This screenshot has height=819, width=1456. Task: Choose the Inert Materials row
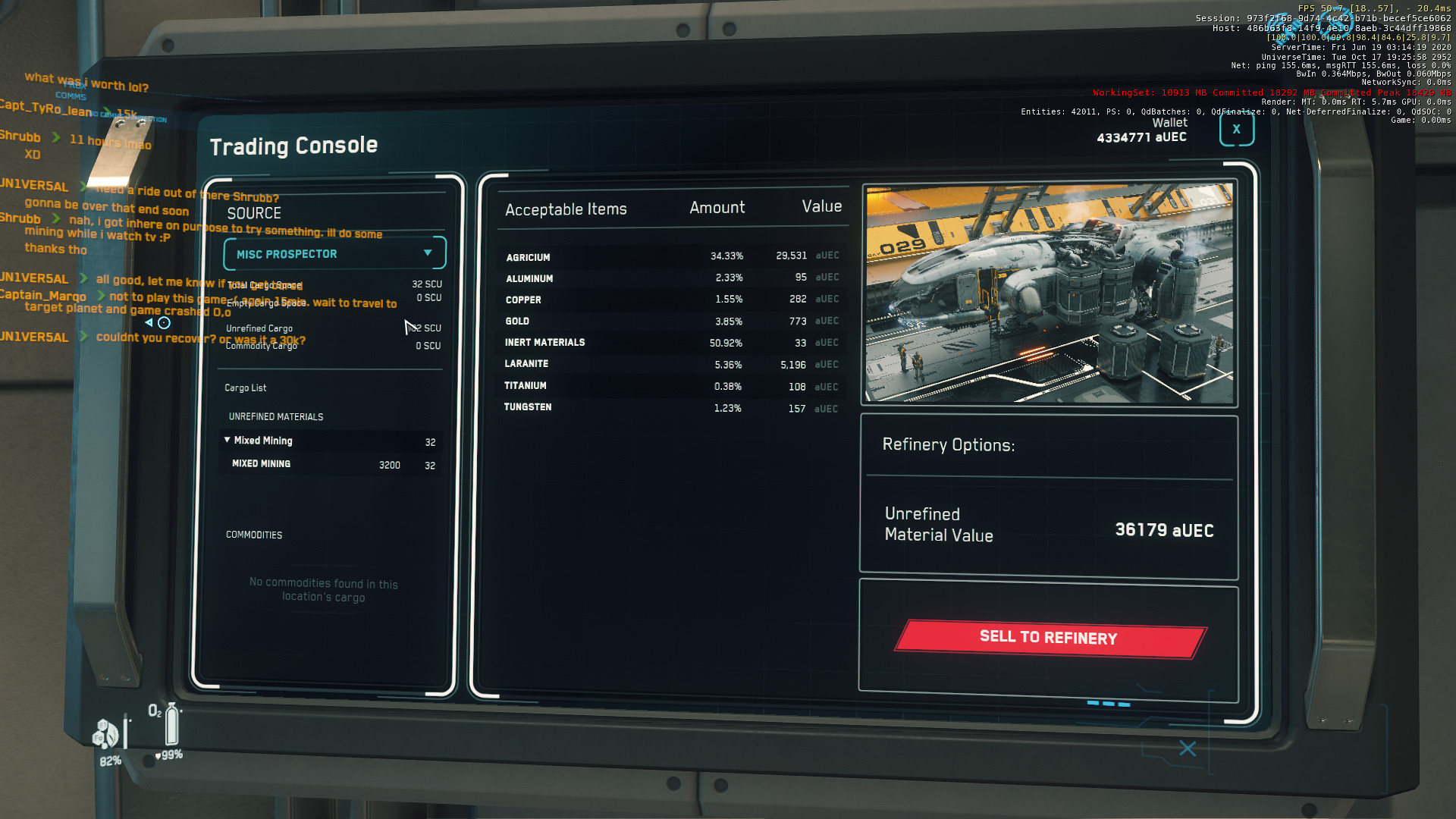click(671, 343)
